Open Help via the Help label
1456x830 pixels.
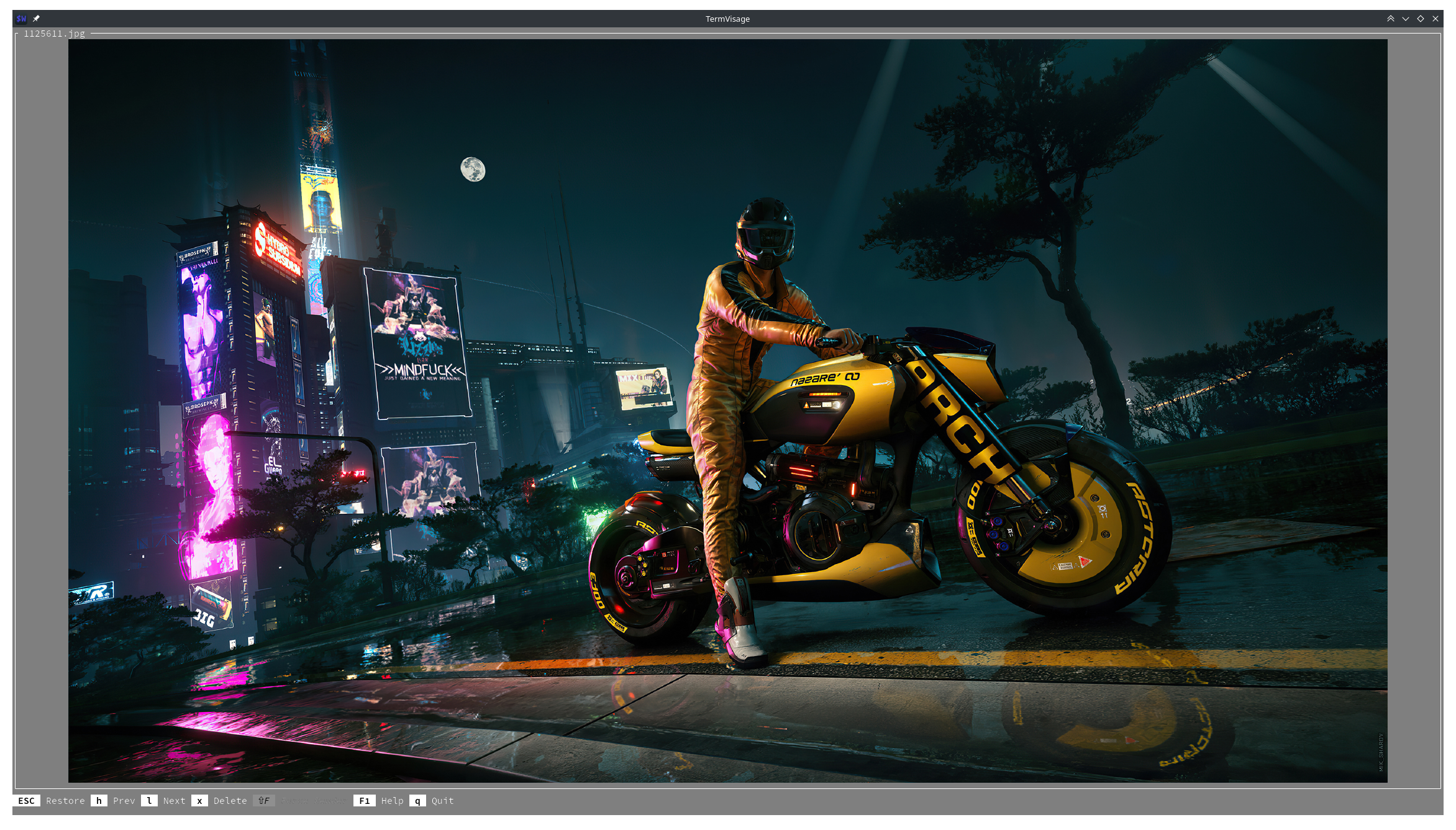[x=392, y=801]
